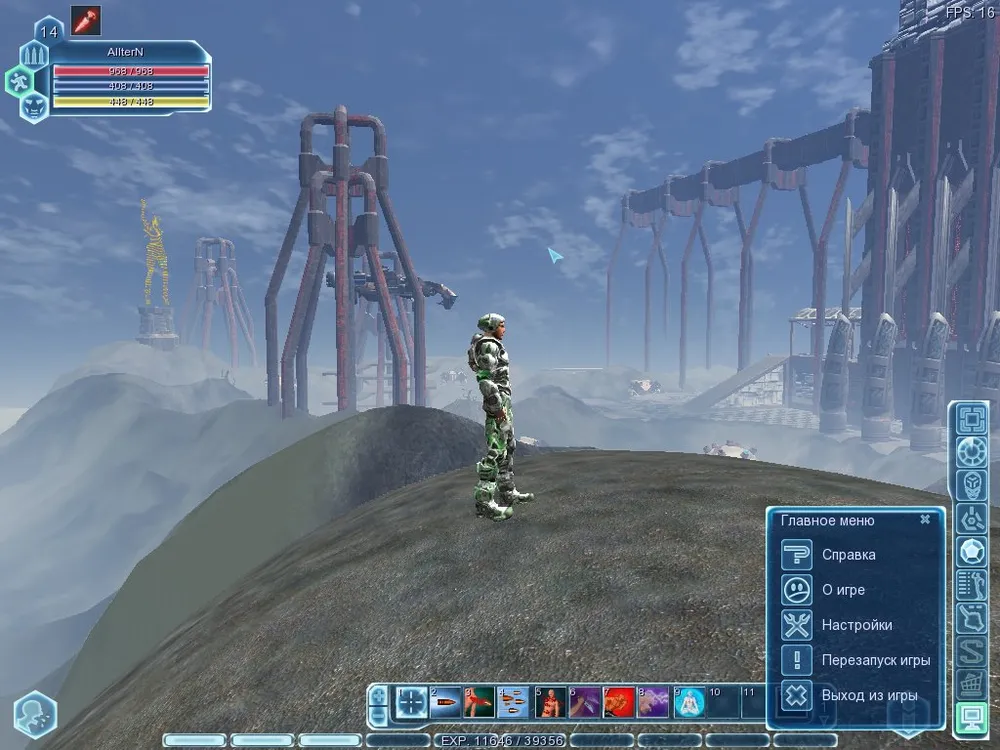Open Справка from the main menu
Image resolution: width=1000 pixels, height=750 pixels.
click(848, 555)
